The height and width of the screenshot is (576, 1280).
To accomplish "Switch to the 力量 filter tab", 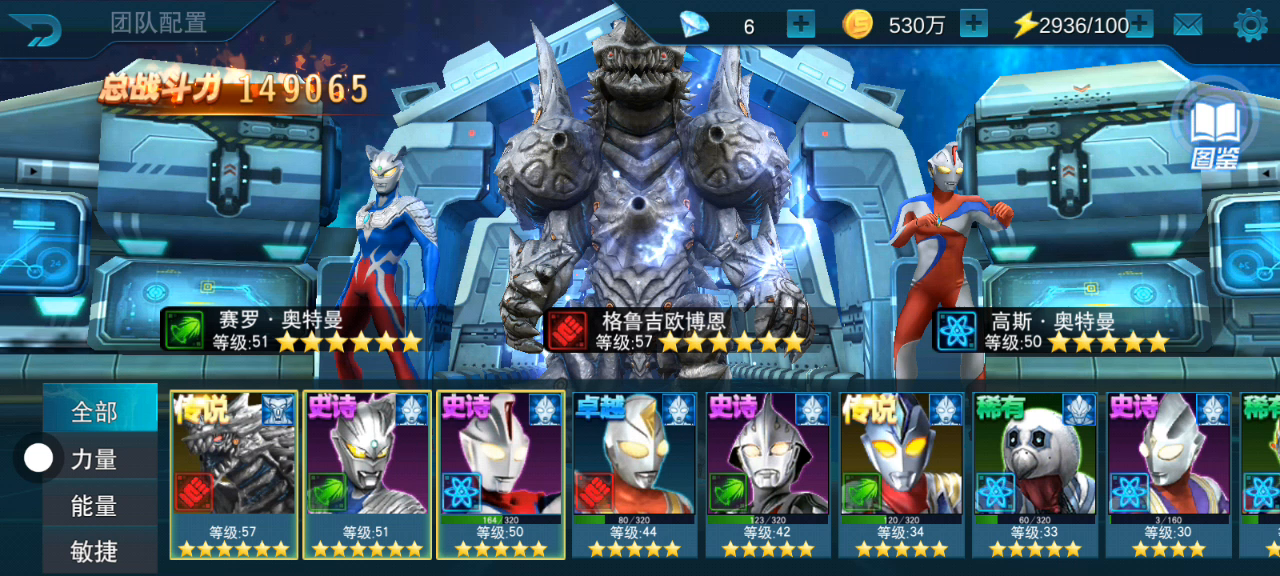I will click(x=96, y=459).
